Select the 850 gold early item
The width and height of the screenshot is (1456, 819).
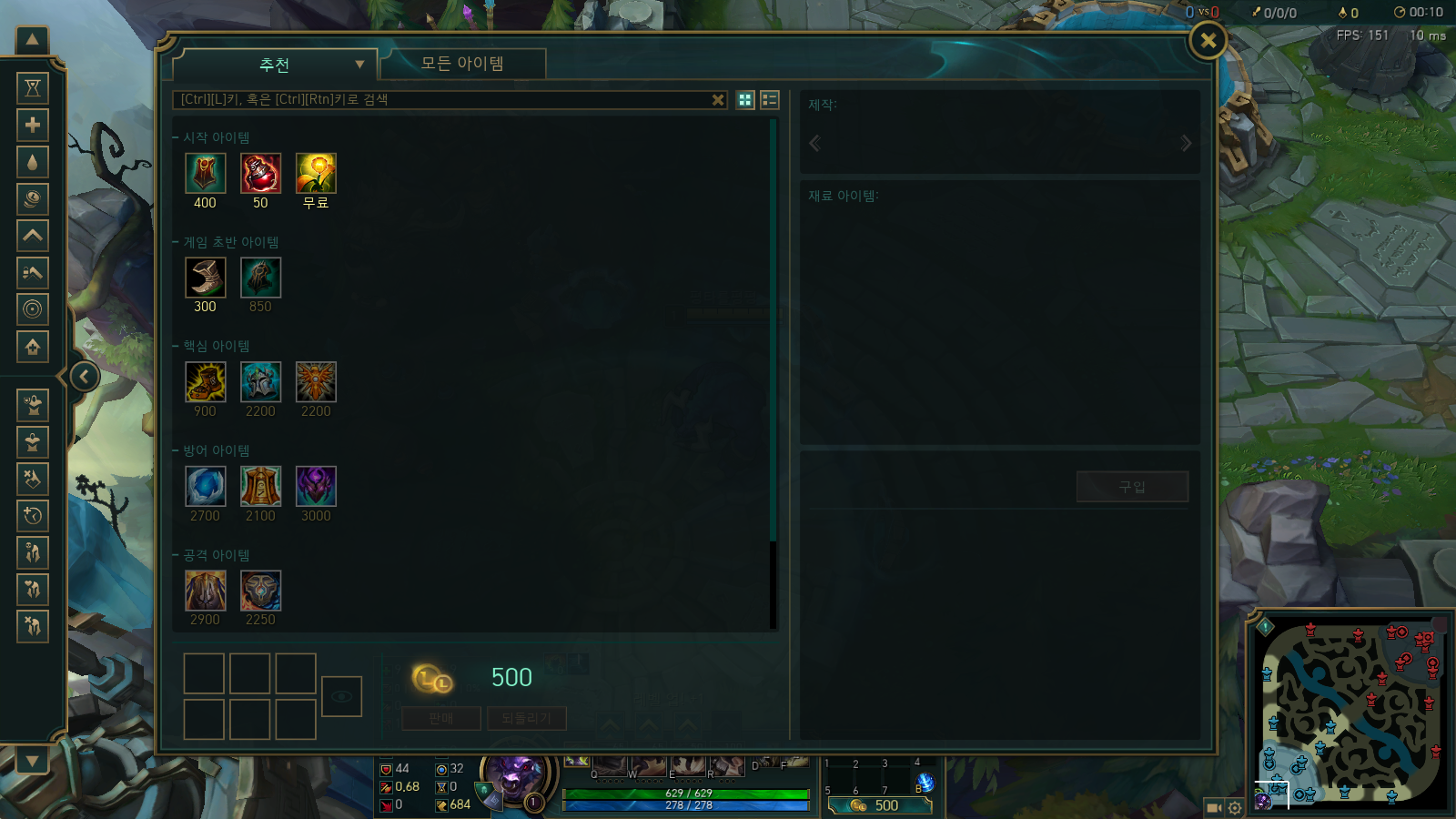click(260, 278)
